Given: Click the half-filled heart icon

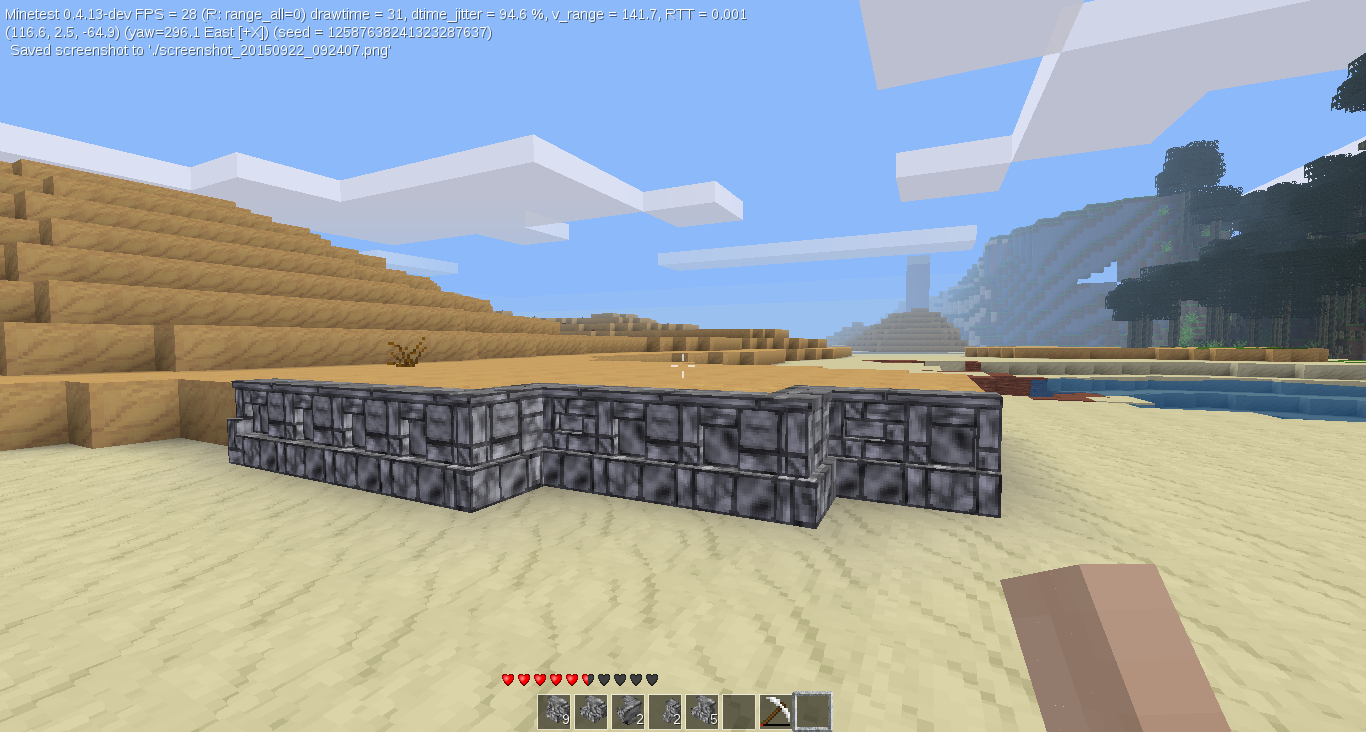Looking at the screenshot, I should [587, 679].
